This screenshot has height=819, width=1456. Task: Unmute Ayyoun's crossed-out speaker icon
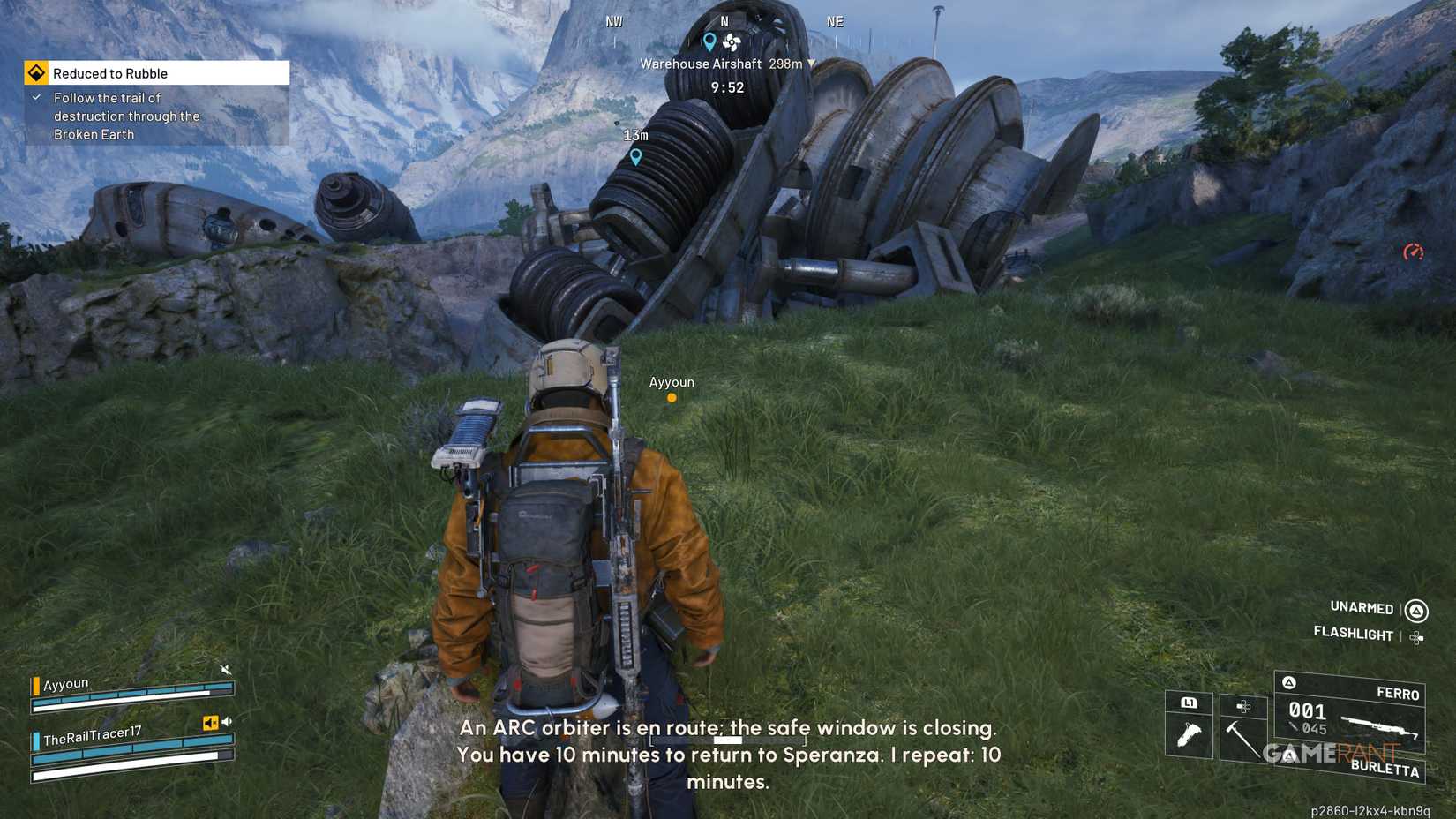pos(226,670)
